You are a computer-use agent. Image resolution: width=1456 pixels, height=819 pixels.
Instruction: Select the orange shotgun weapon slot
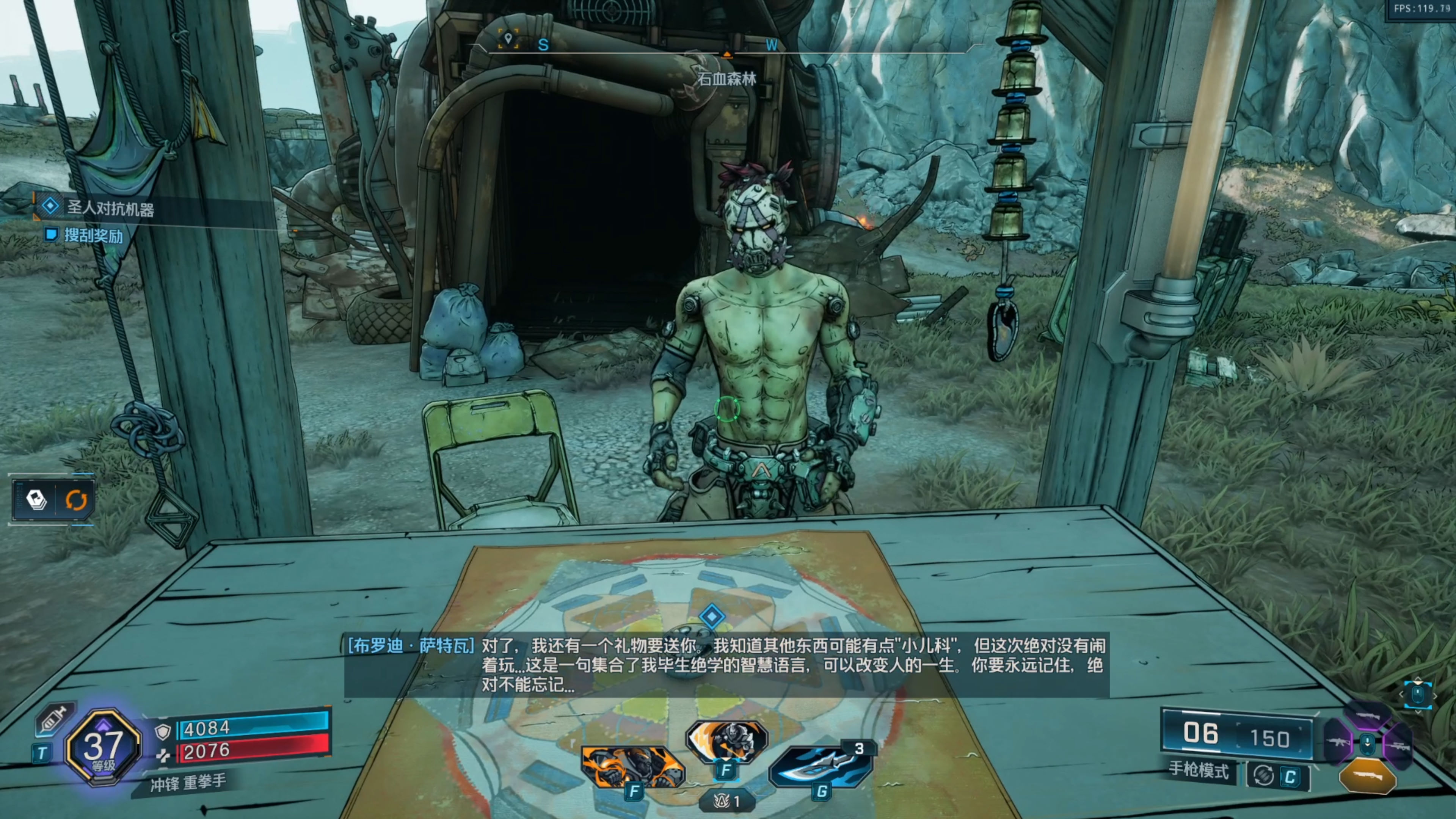click(x=1367, y=777)
